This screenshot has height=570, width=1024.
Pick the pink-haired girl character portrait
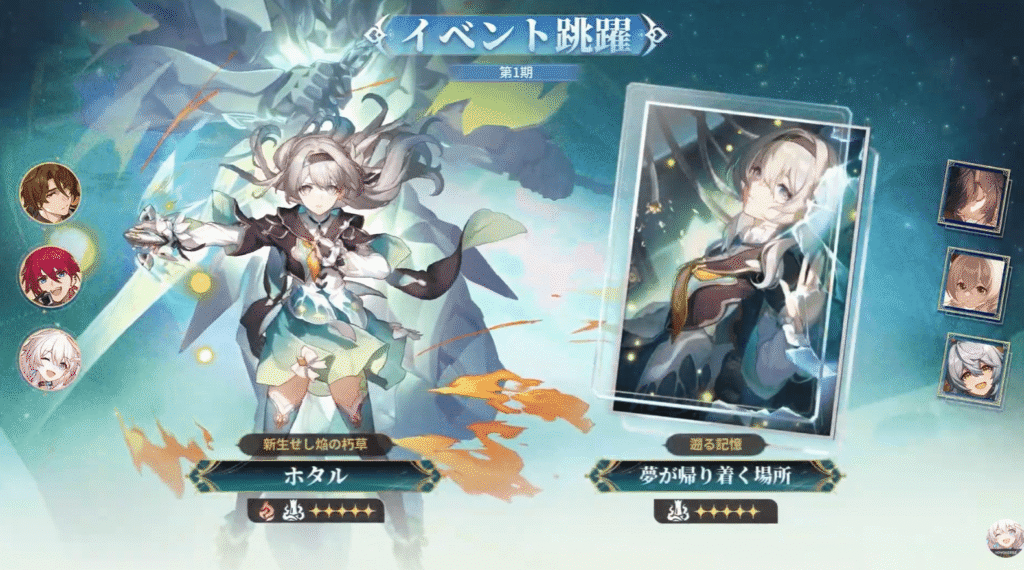51,358
